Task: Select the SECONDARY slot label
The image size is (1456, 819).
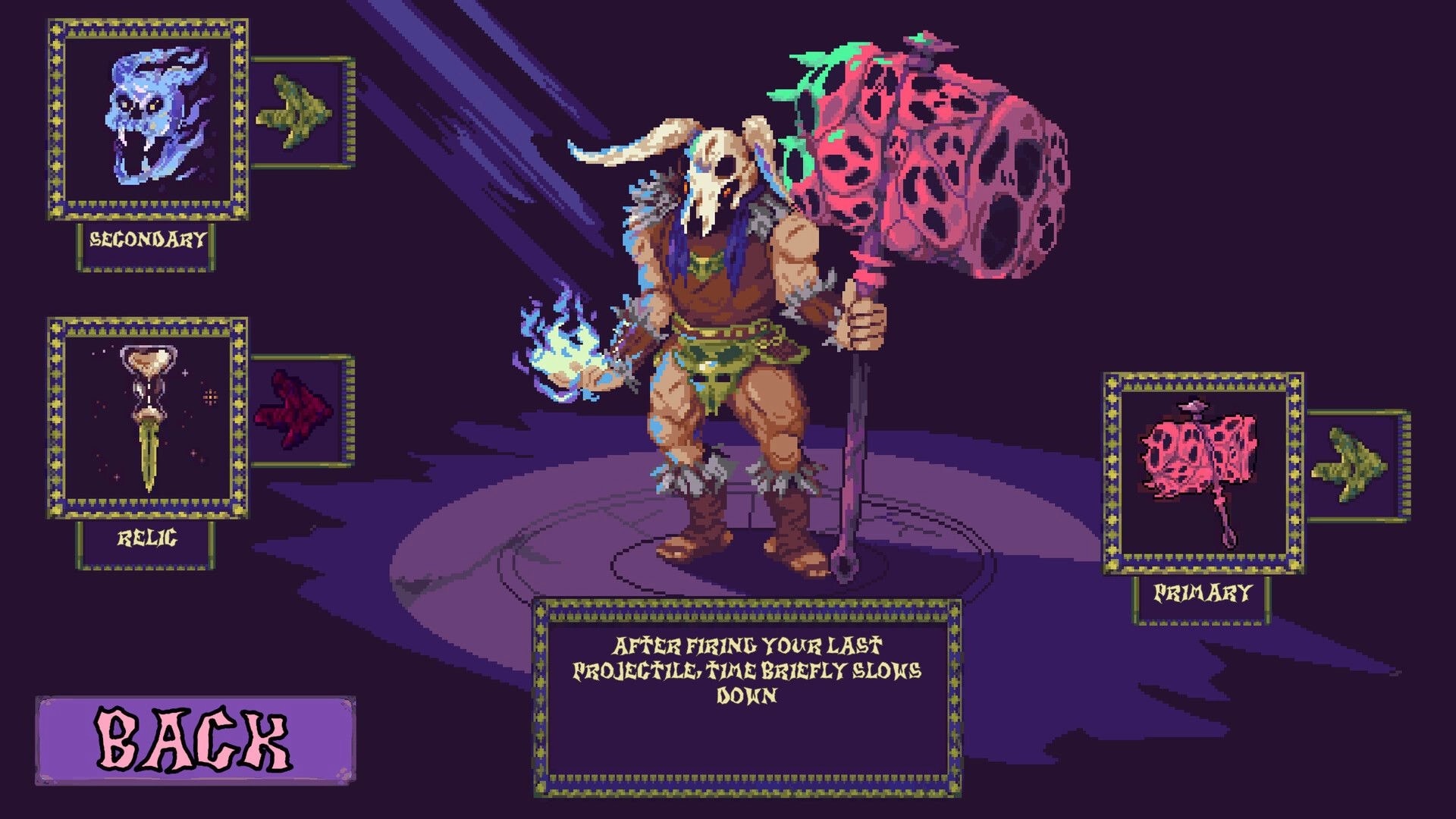Action: (x=146, y=241)
